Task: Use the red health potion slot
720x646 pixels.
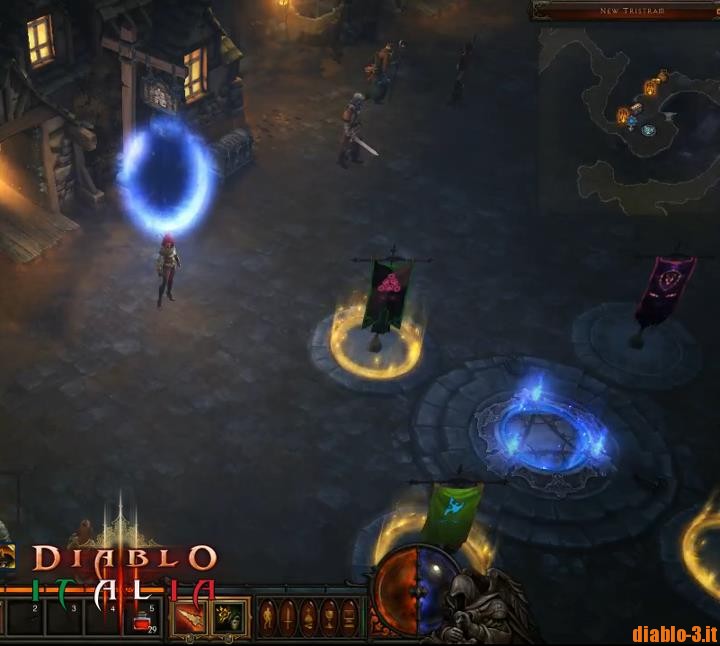Action: 143,622
